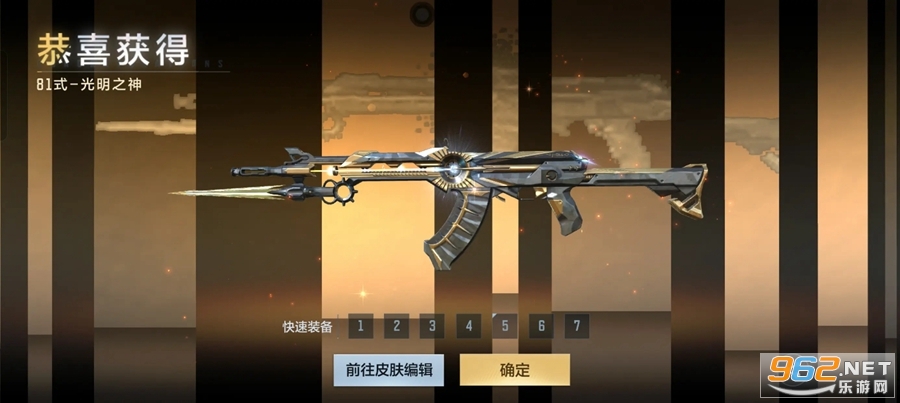Pick quick equip slot 4
This screenshot has width=900, height=403.
(x=468, y=326)
